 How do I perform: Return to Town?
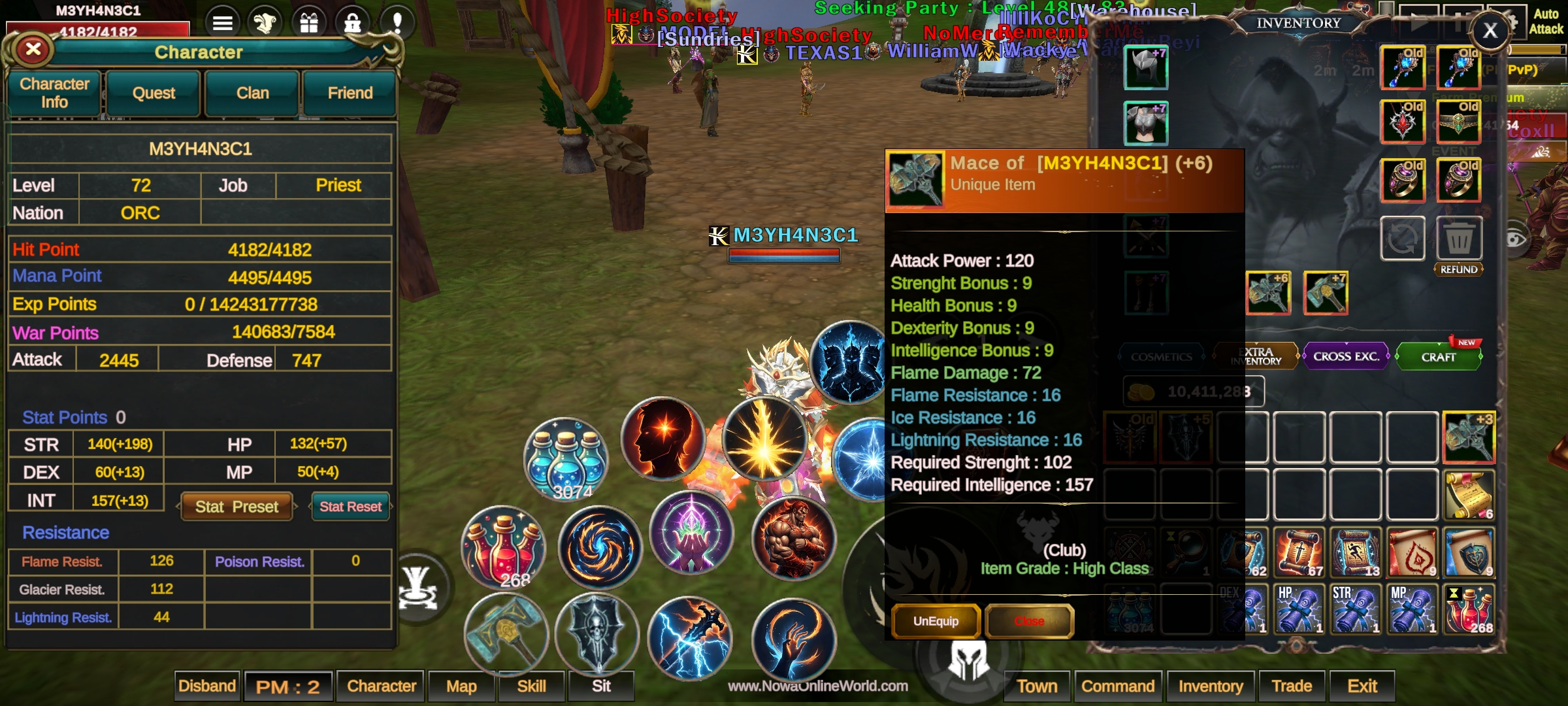(x=1037, y=686)
